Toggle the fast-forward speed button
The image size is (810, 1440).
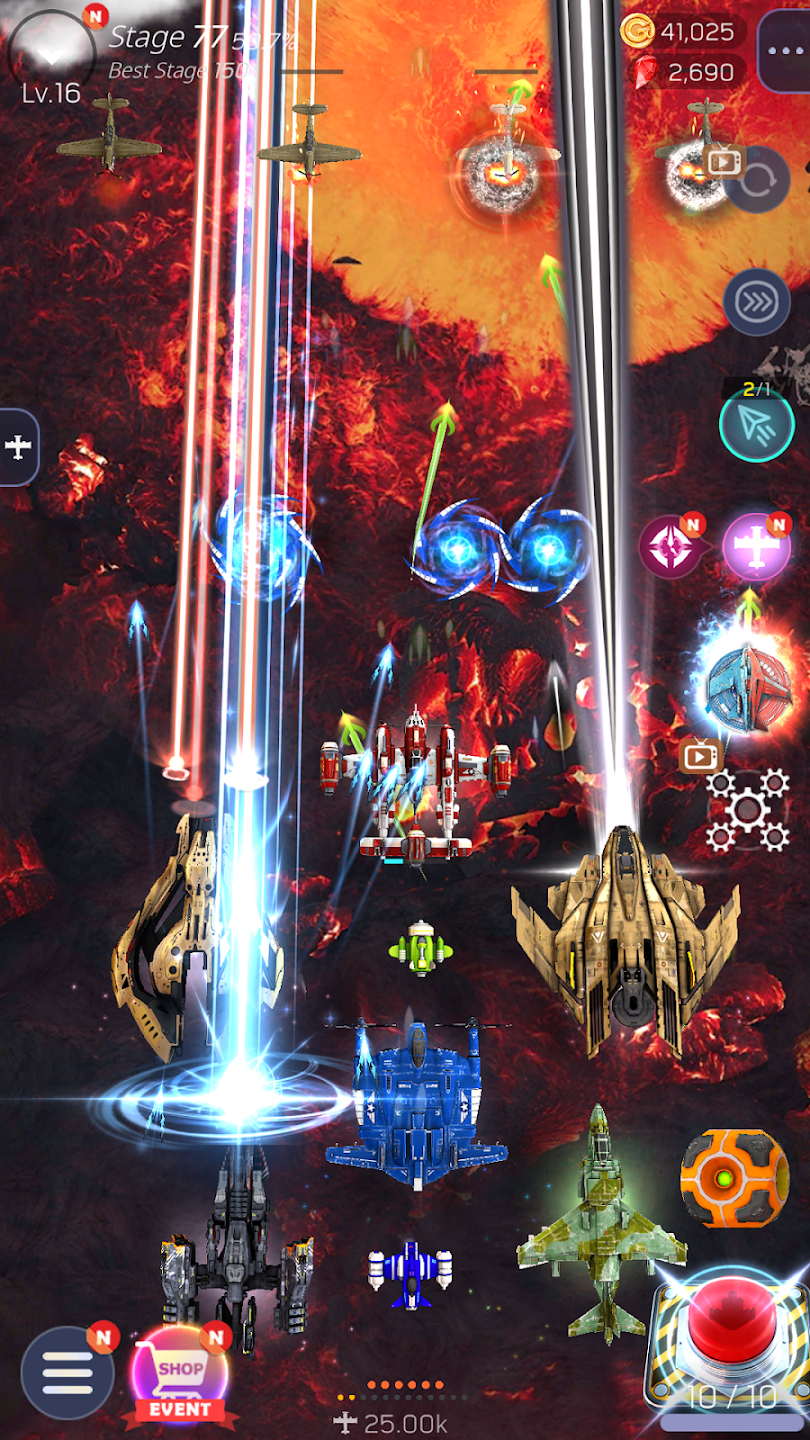tap(756, 301)
